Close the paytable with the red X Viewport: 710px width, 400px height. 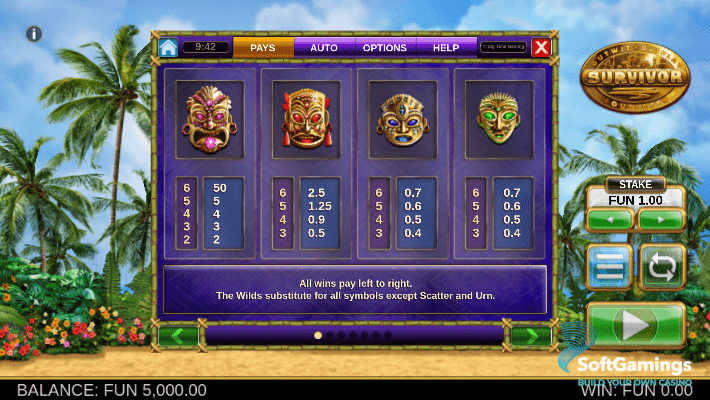tap(541, 47)
